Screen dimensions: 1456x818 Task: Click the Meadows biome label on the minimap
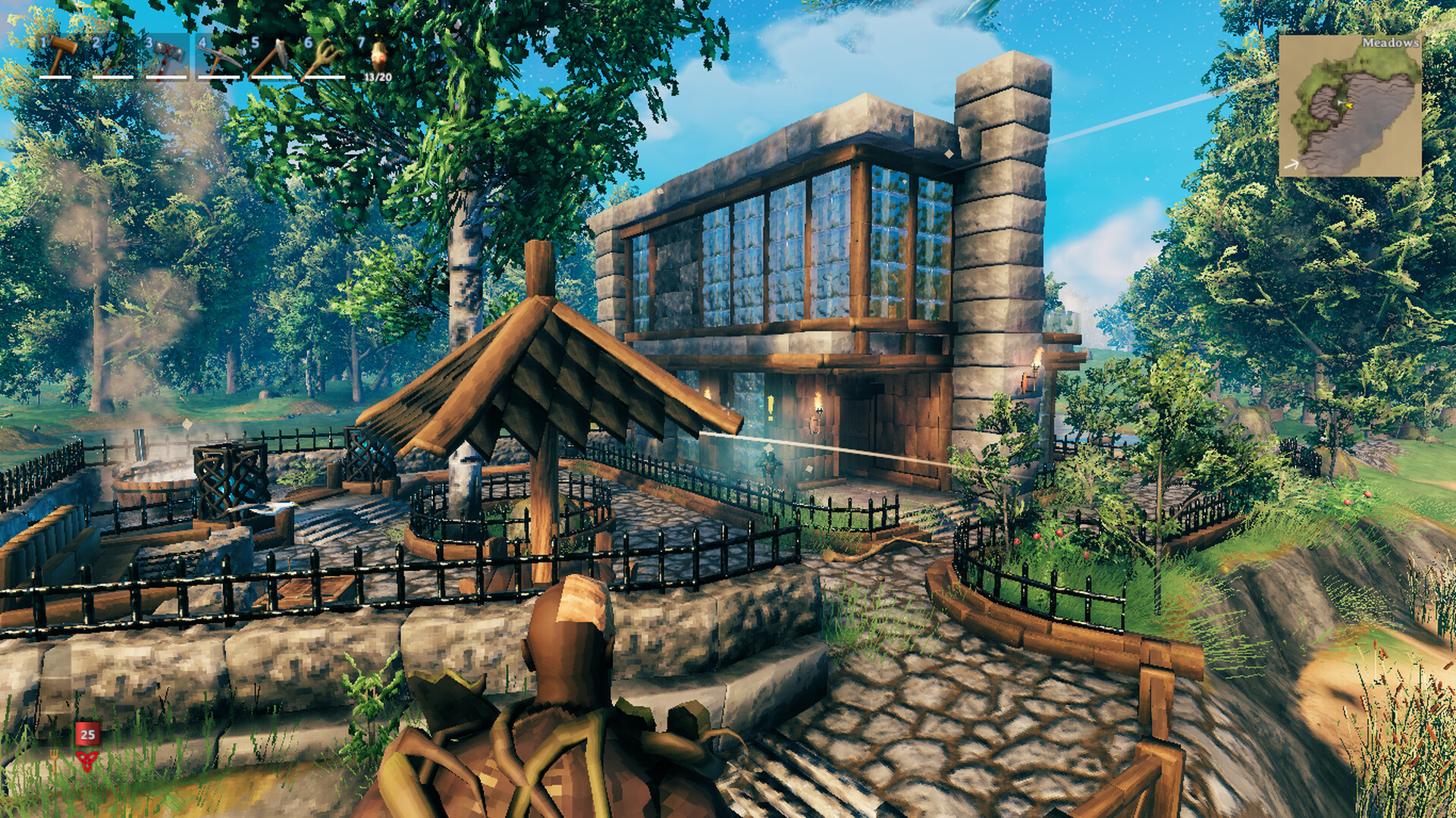(x=1391, y=43)
